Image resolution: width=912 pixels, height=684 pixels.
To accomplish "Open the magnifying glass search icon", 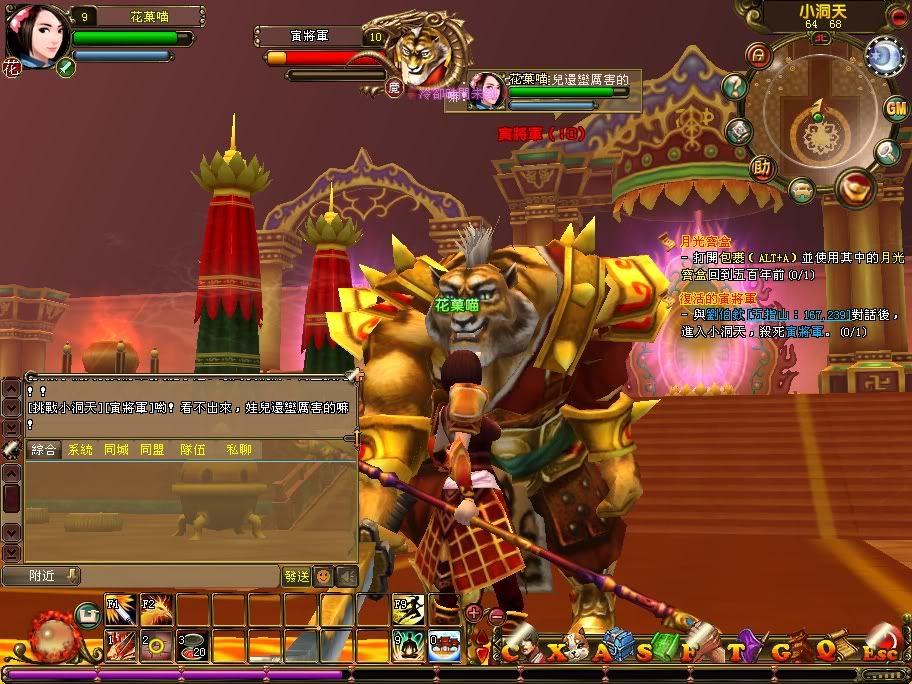I will (887, 152).
